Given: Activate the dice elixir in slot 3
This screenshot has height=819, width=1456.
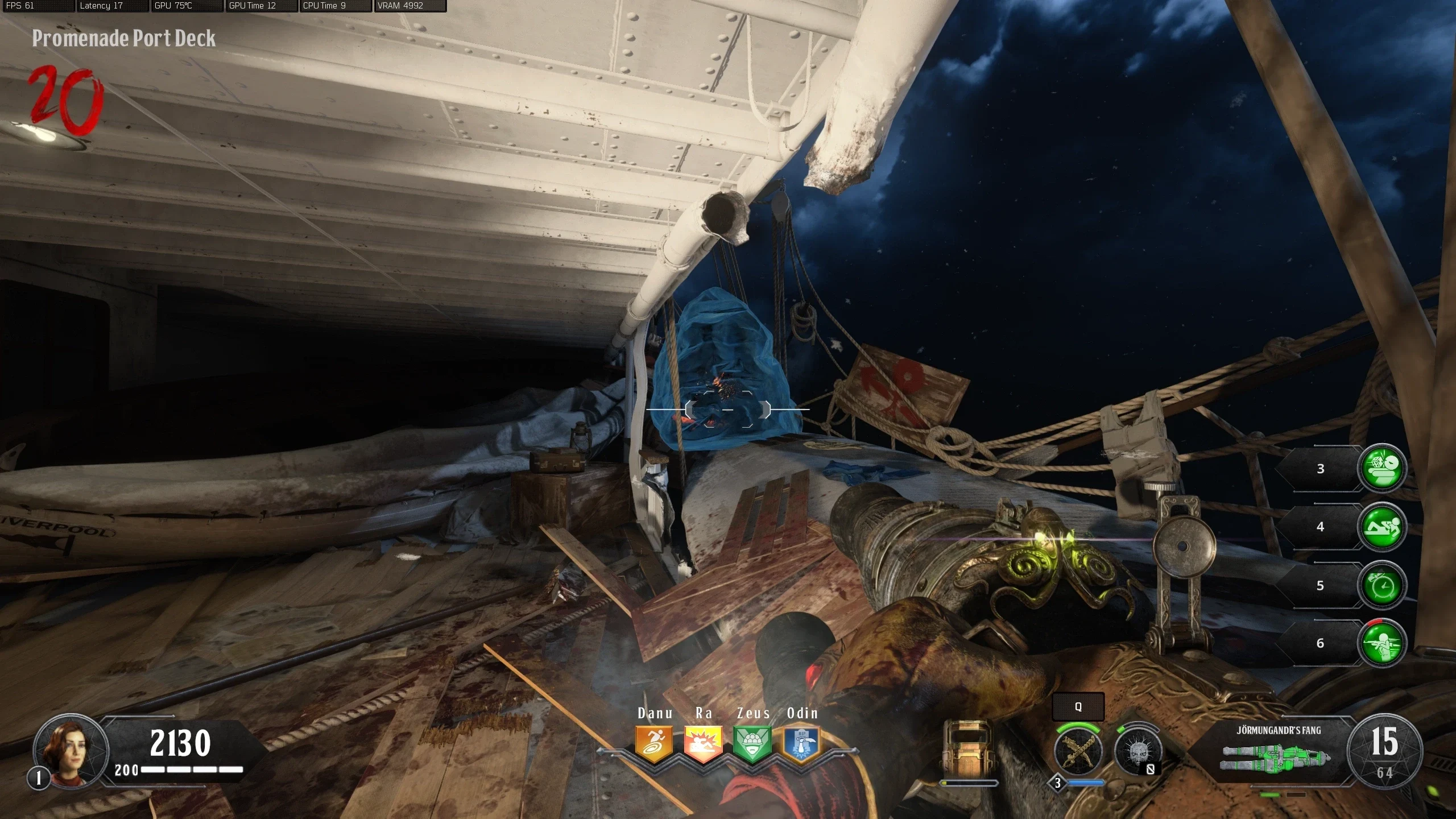Looking at the screenshot, I should click(1382, 468).
